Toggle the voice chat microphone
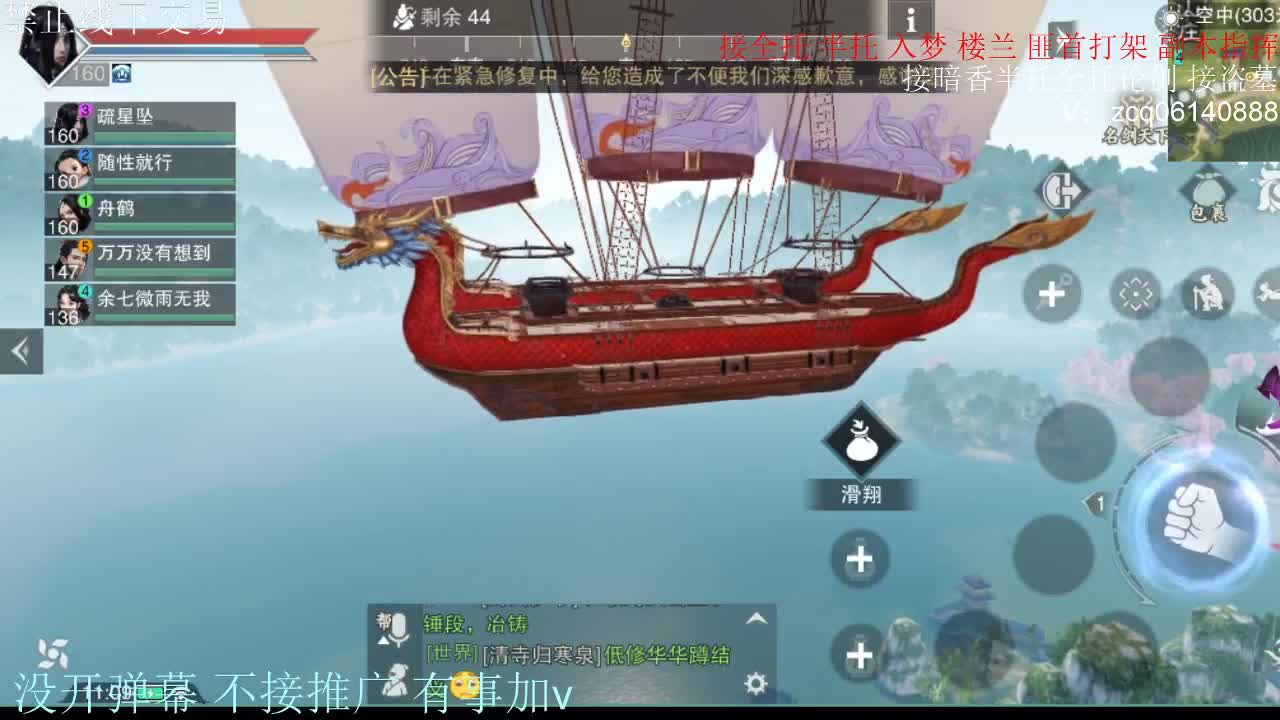The height and width of the screenshot is (720, 1280). click(399, 625)
